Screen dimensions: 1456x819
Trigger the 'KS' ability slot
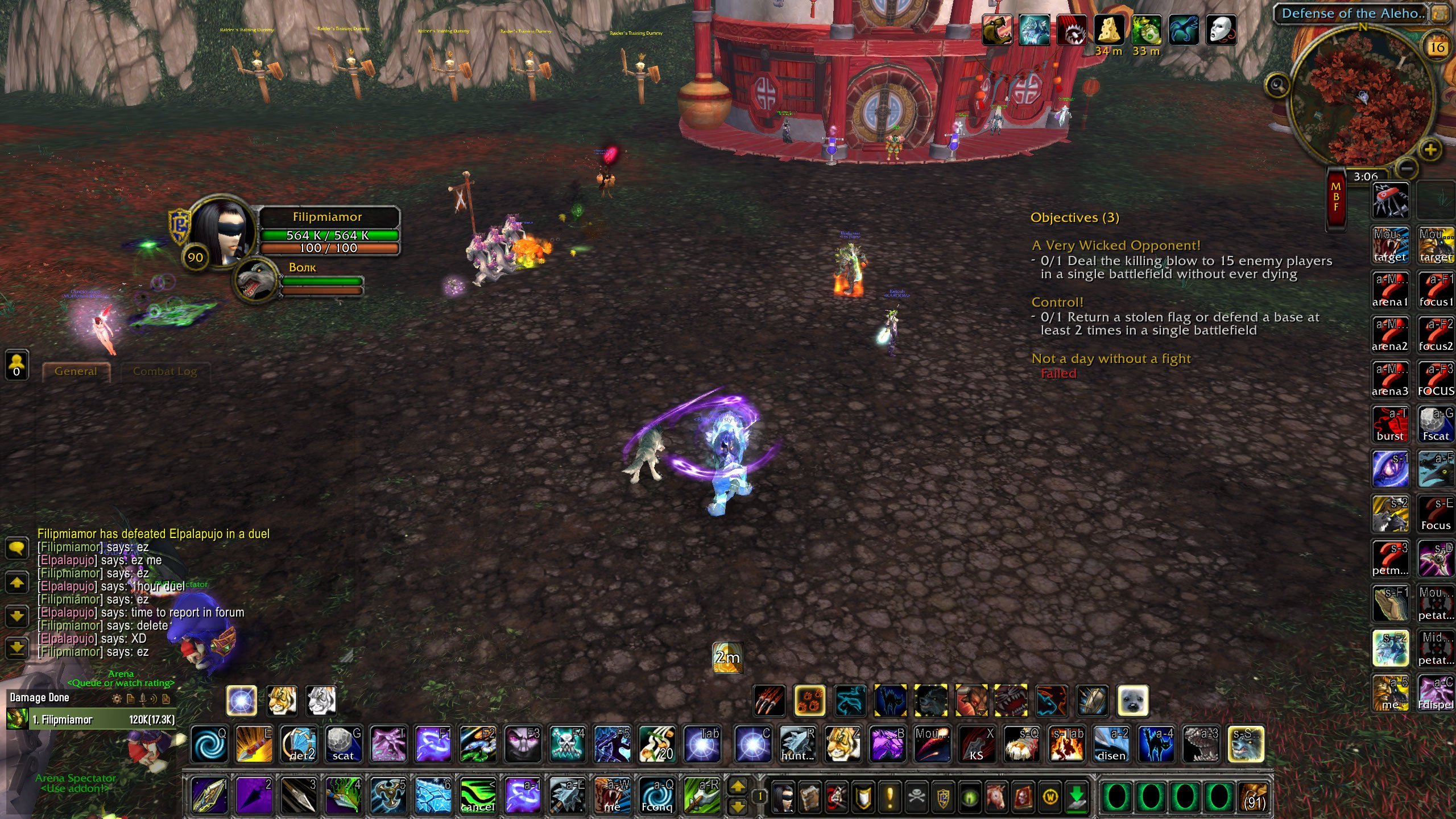(977, 744)
